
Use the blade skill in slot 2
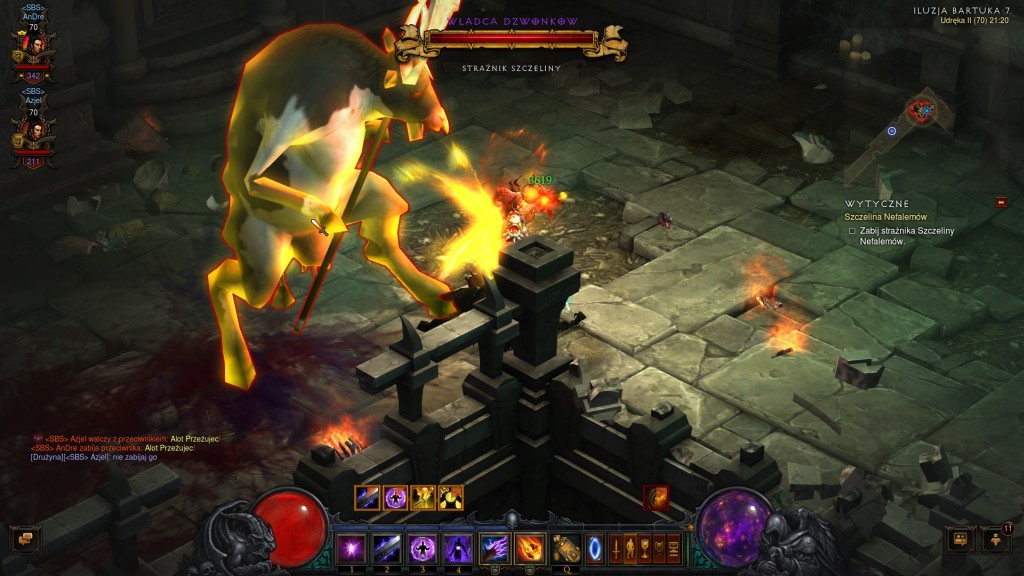387,547
